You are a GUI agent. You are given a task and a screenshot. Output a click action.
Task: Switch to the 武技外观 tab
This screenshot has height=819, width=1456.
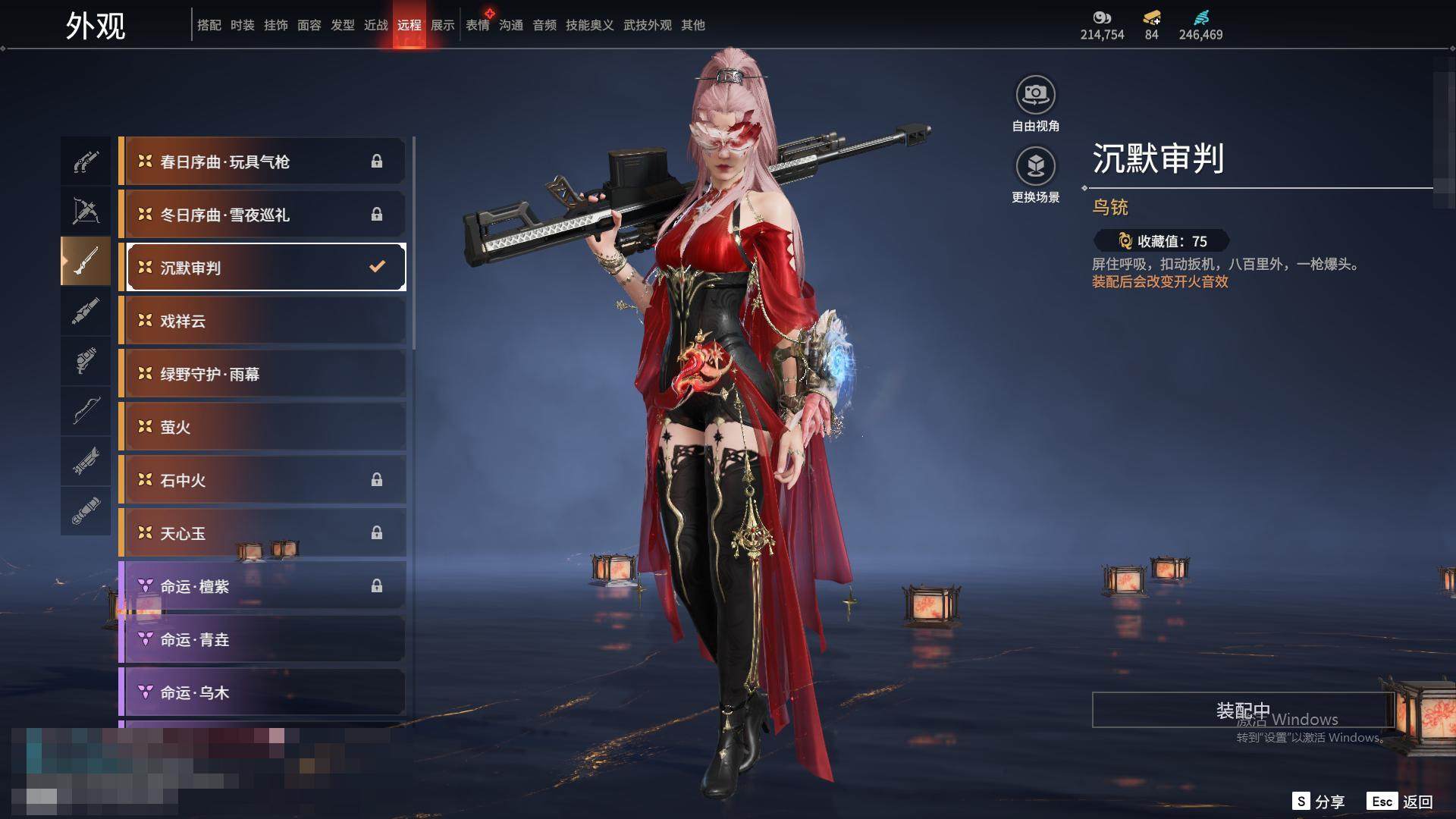647,25
